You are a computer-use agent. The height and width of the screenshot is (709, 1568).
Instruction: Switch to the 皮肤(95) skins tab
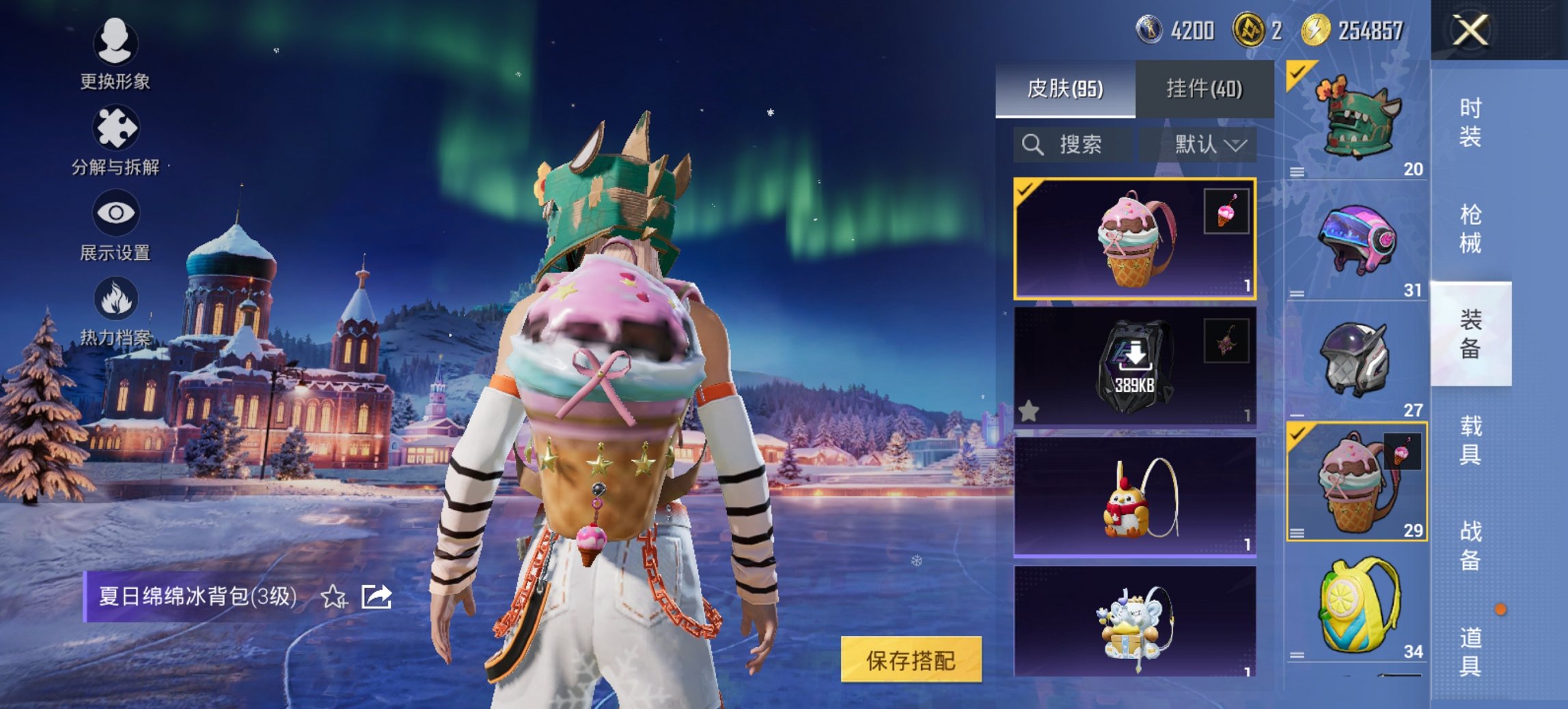1064,89
